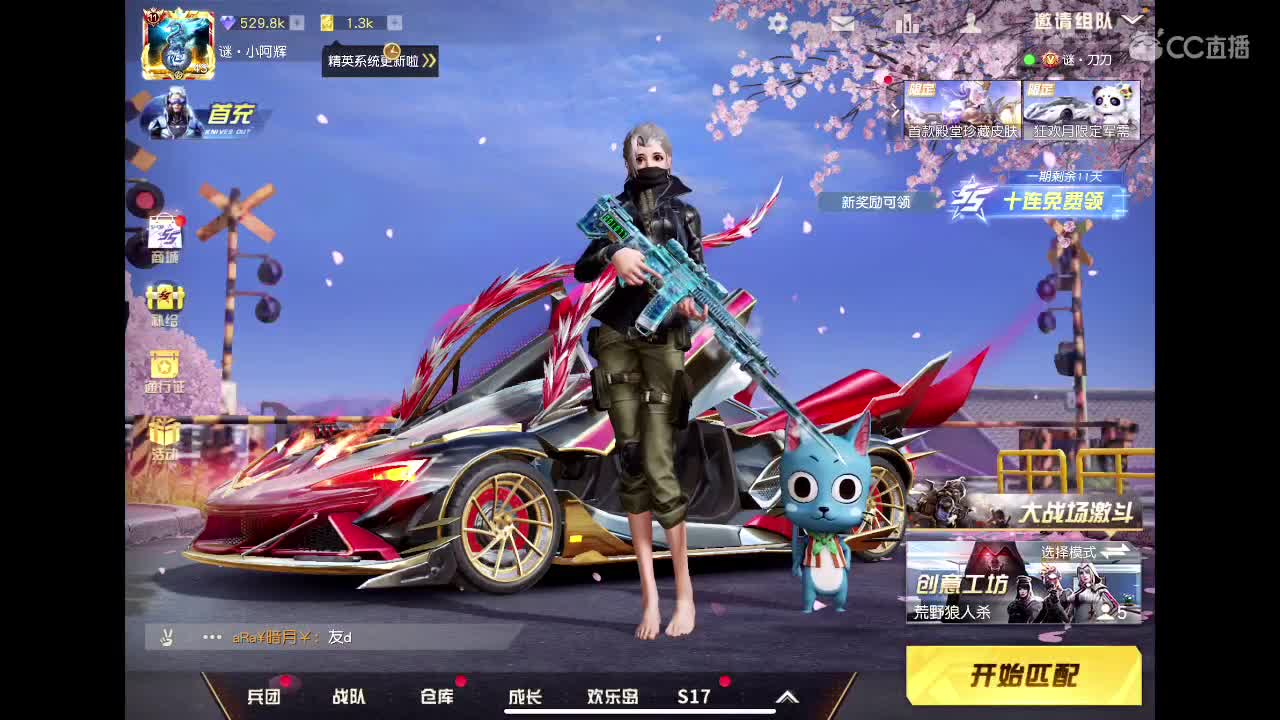Open the 商城 shop panel

(x=163, y=235)
